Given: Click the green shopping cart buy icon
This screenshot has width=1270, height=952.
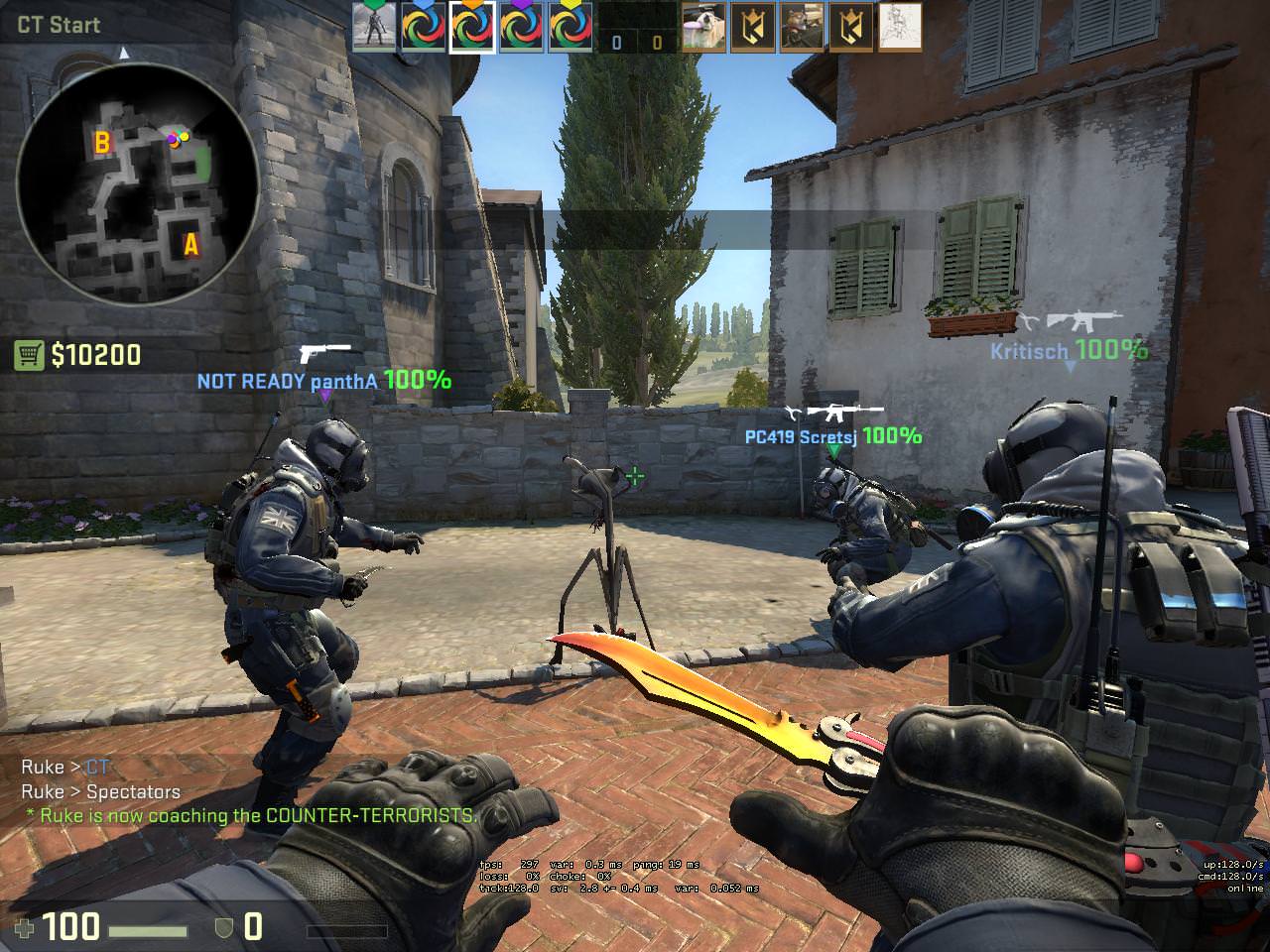Looking at the screenshot, I should [x=28, y=355].
